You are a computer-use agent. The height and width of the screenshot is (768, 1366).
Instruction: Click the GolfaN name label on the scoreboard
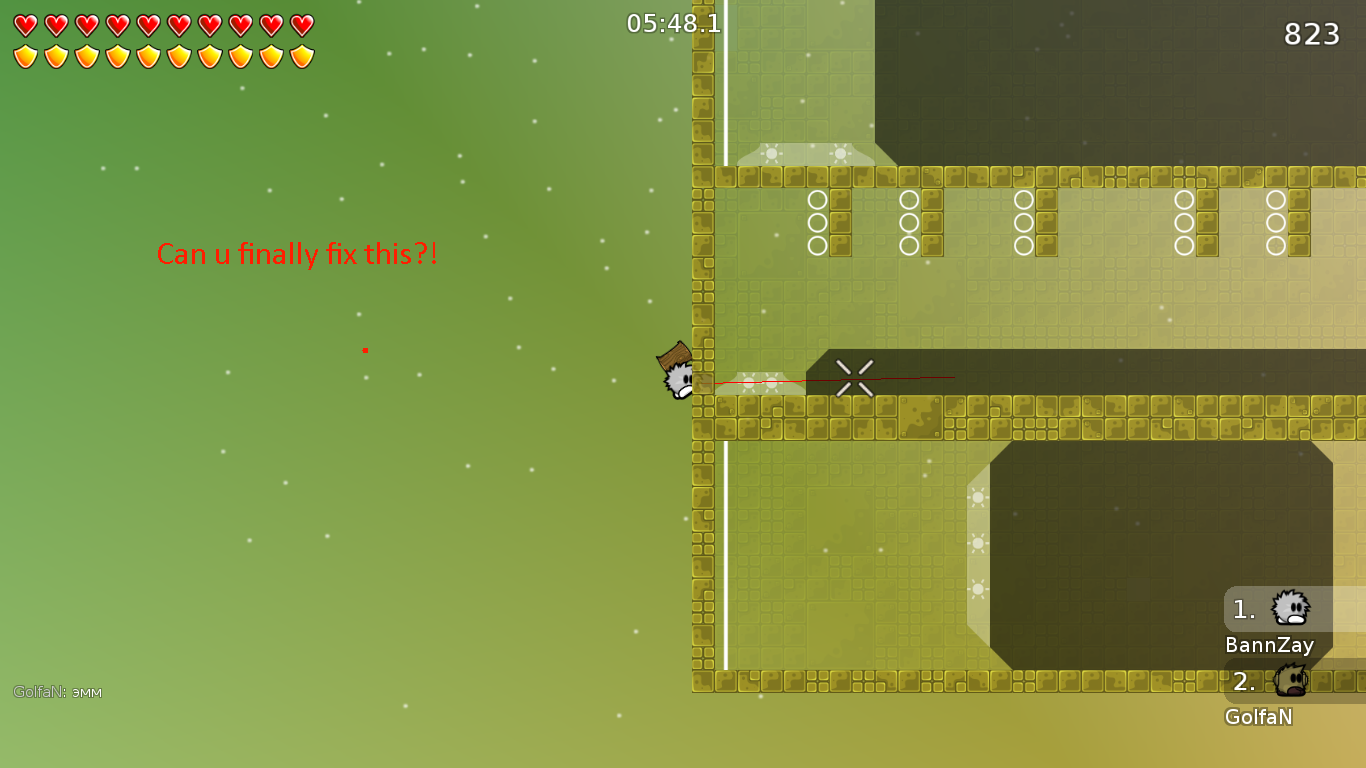[x=1258, y=717]
